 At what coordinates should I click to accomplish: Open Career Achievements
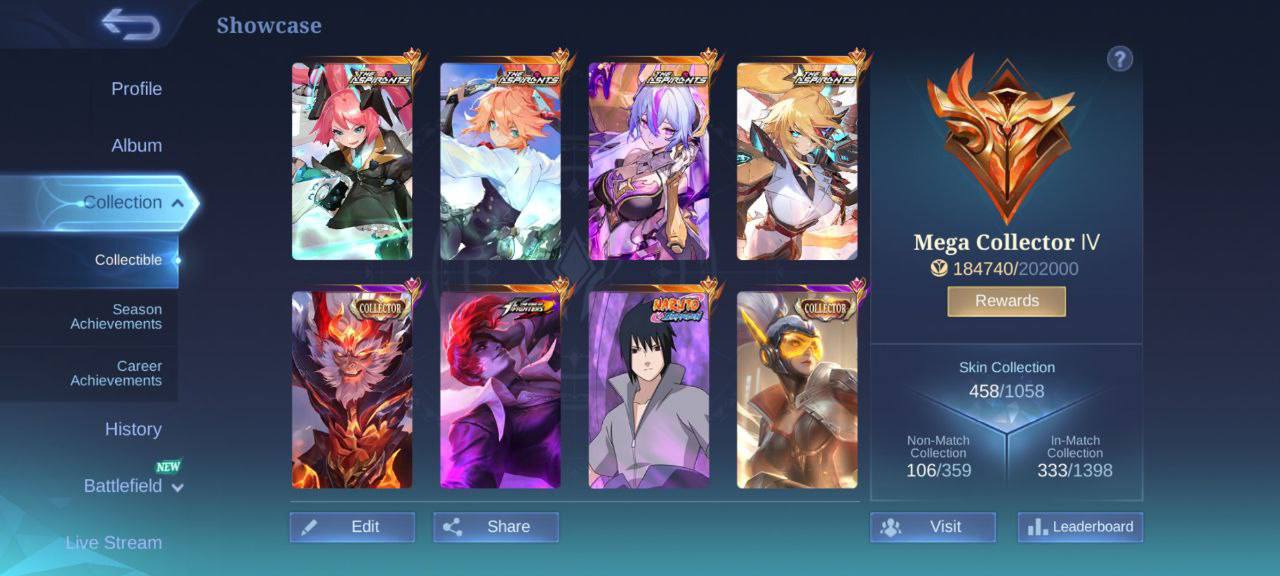click(116, 373)
